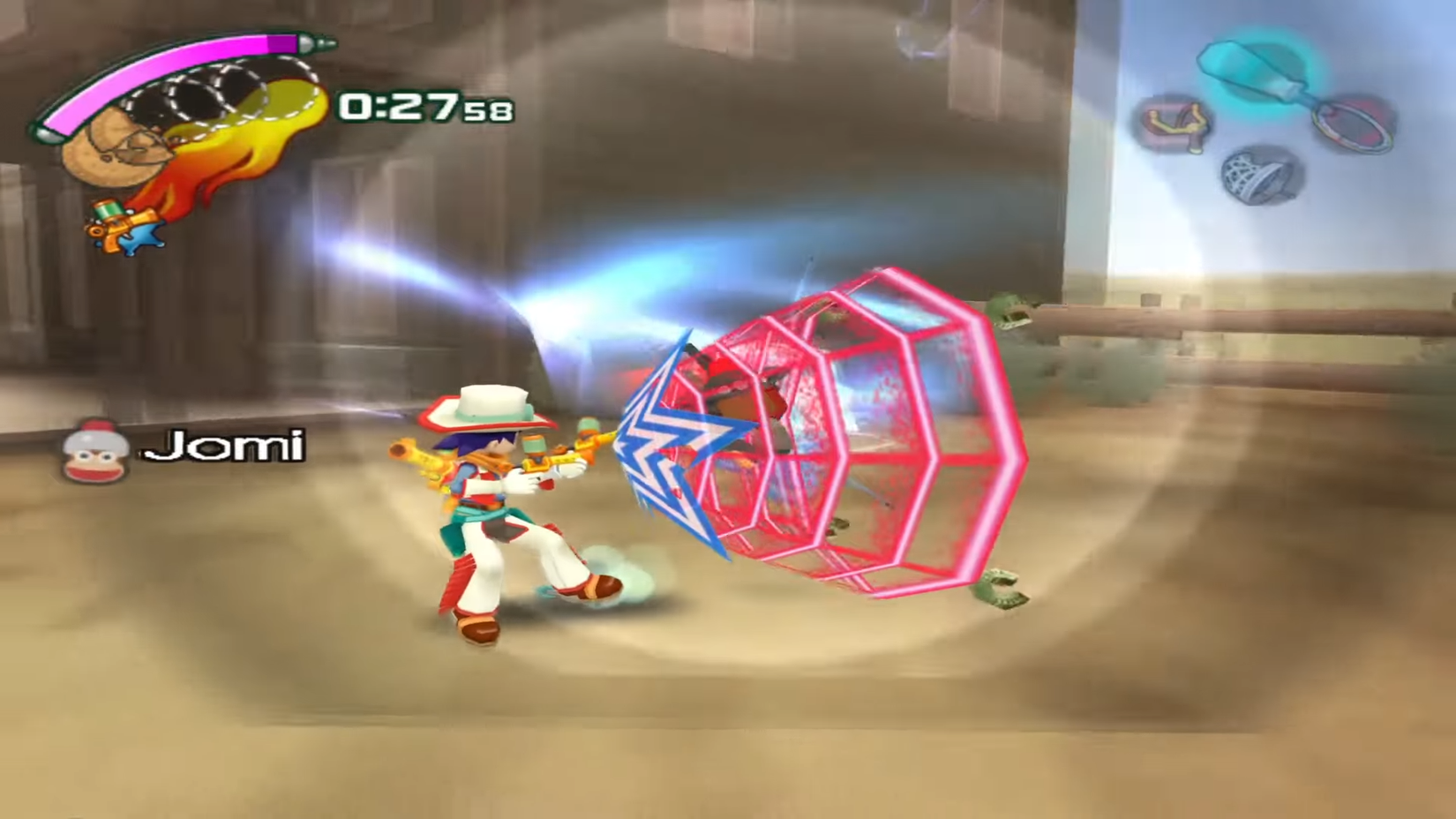Screen dimensions: 1456x819
Task: Select the Jomi name label
Action: tap(225, 448)
